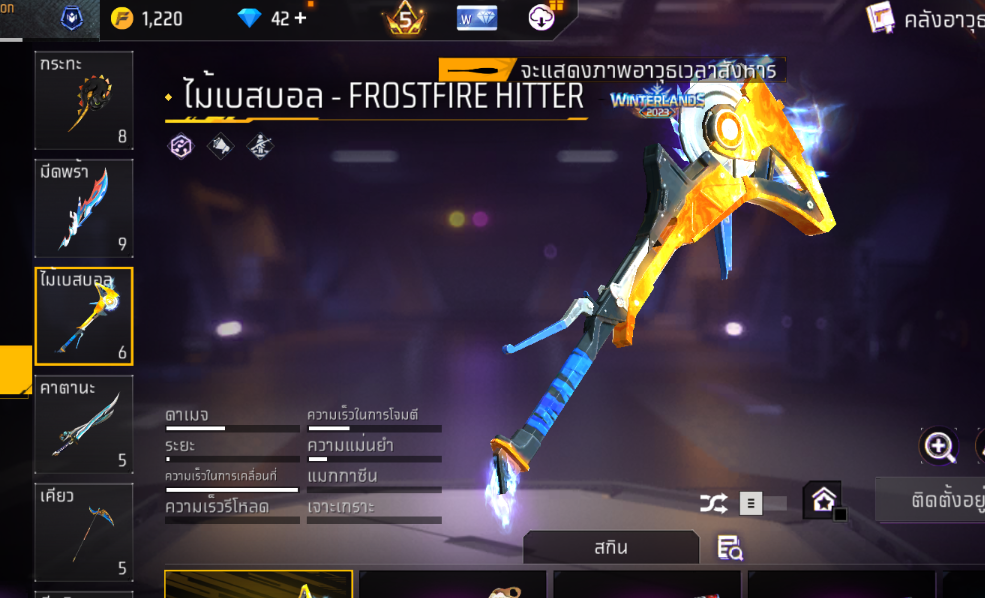Select the กระทะ weapon category
Screen dimensions: 985x598
pyautogui.click(x=84, y=100)
